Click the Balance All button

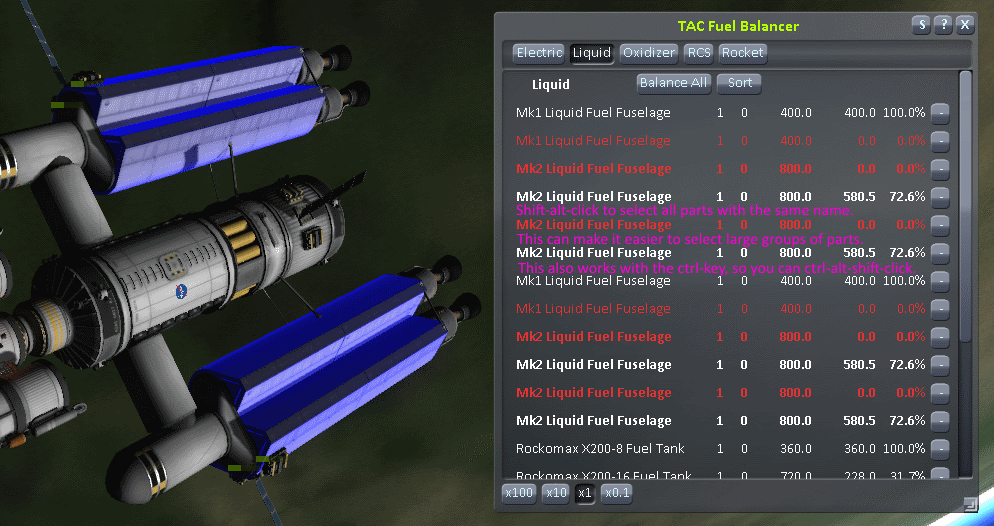tap(674, 83)
